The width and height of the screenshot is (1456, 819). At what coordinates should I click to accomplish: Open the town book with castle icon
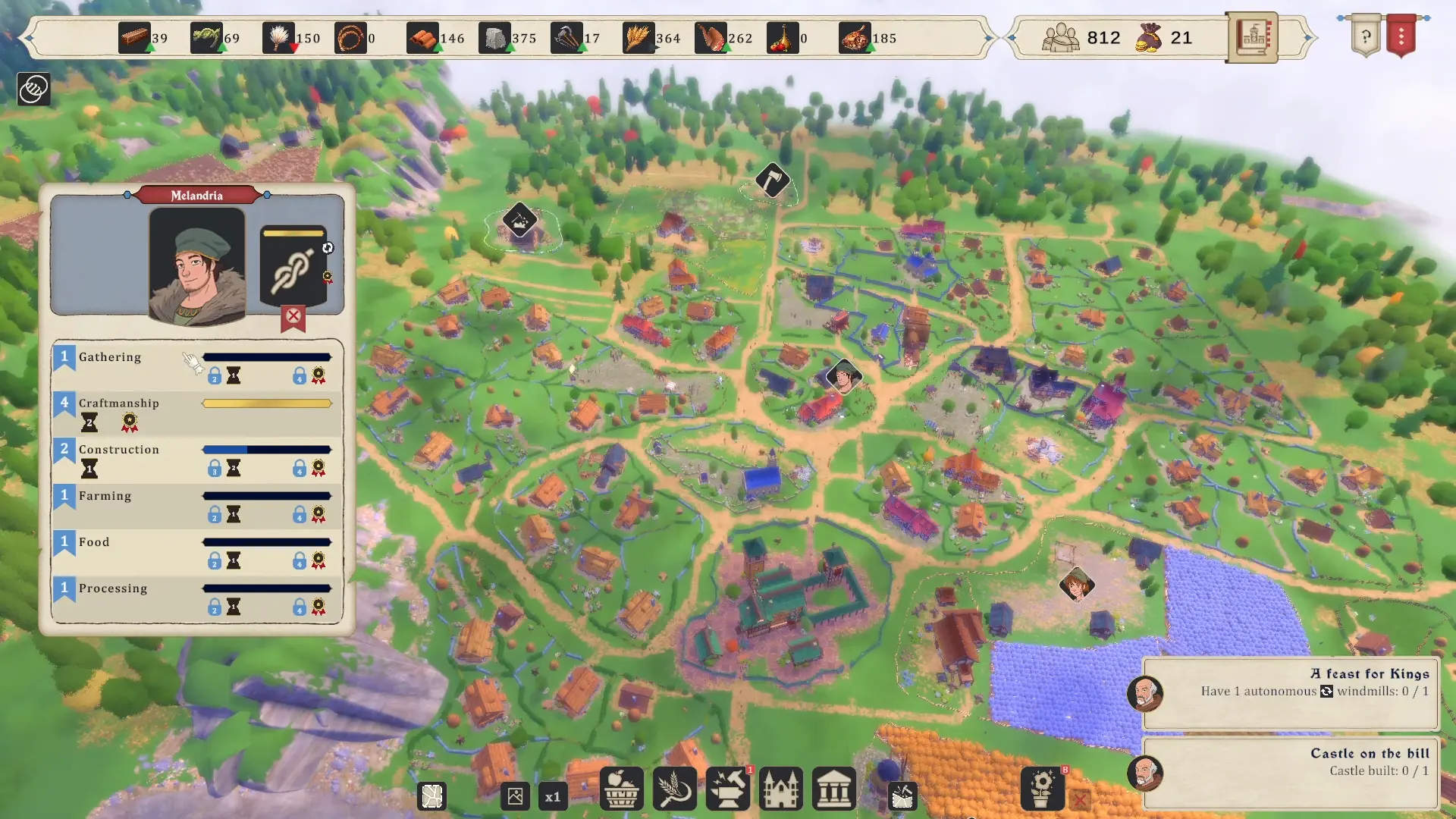coord(1252,36)
